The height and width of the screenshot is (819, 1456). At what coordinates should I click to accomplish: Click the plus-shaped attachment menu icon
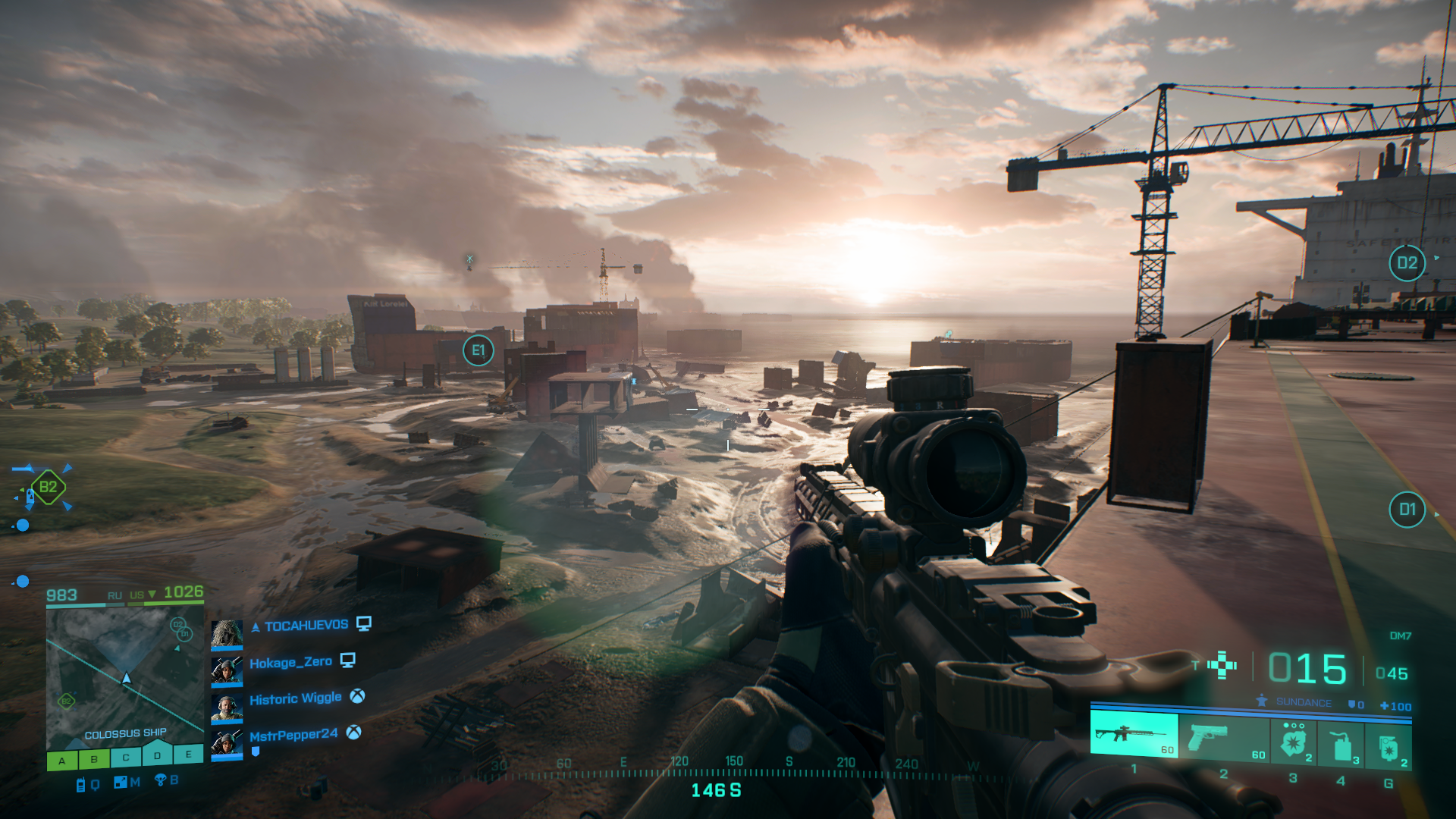coord(1222,665)
